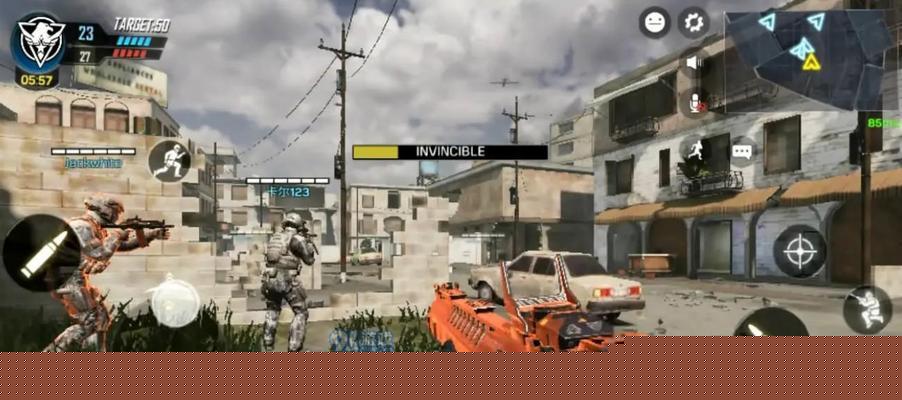
Task: Tap the crouching soldier stance button
Action: click(866, 309)
